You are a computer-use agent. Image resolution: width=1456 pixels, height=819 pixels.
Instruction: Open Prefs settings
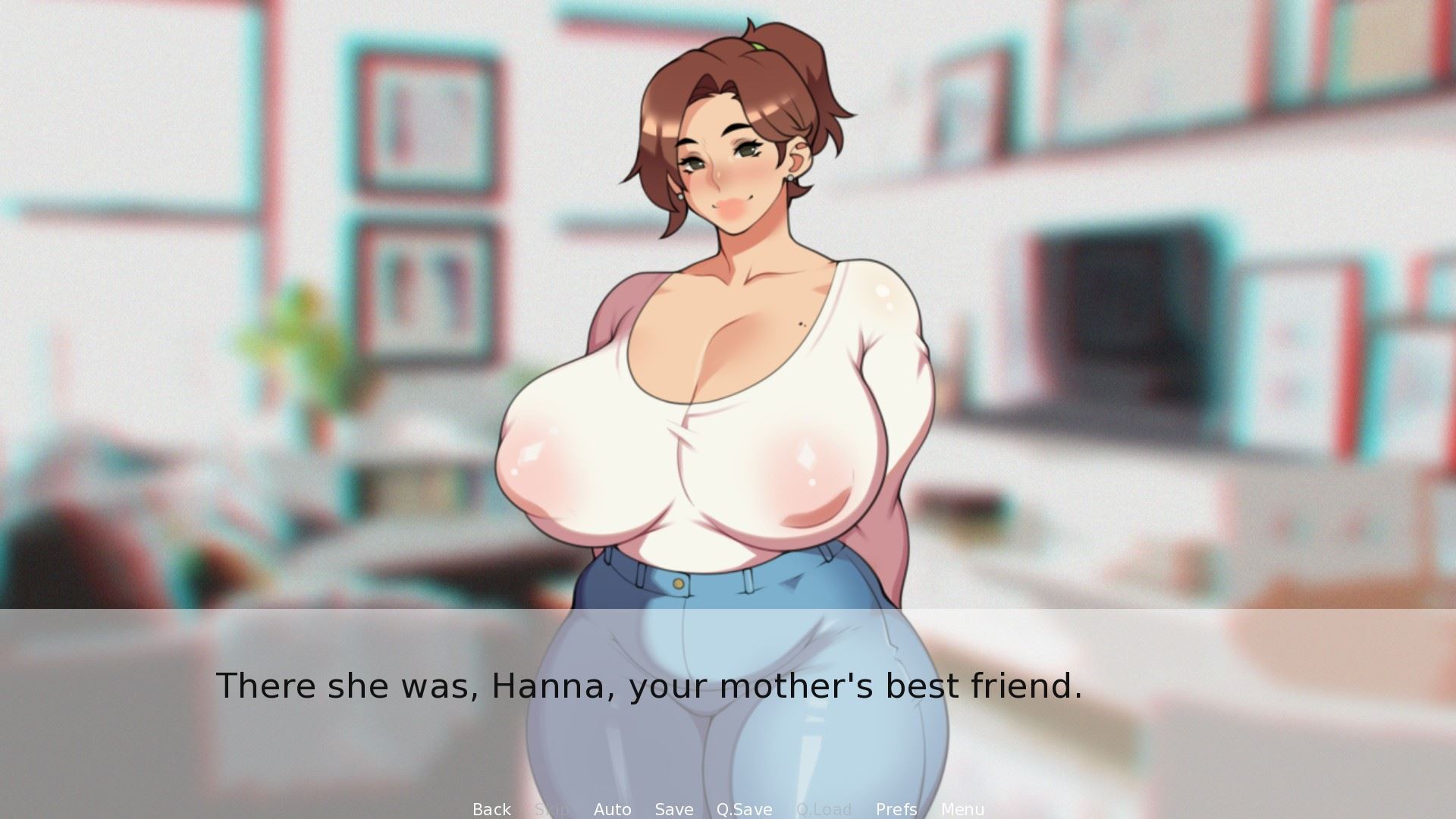tap(896, 809)
